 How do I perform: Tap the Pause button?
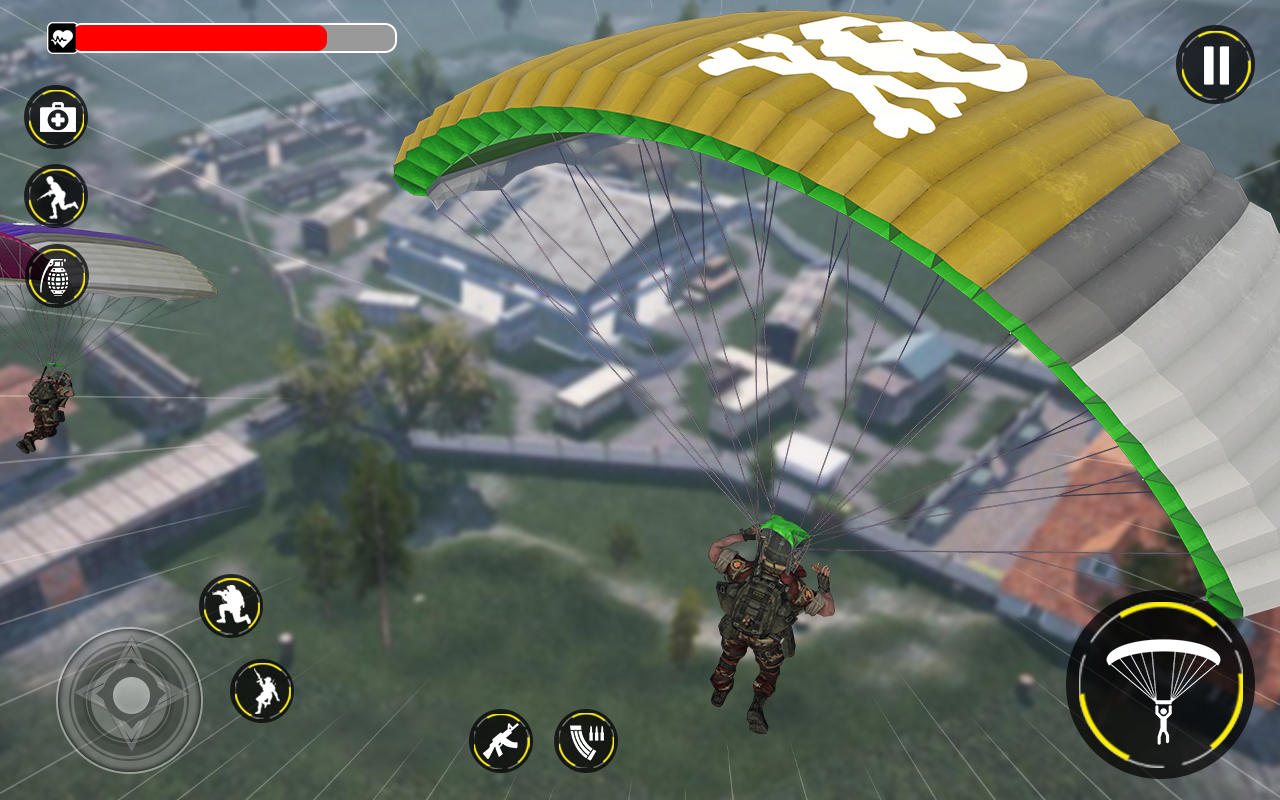point(1214,62)
